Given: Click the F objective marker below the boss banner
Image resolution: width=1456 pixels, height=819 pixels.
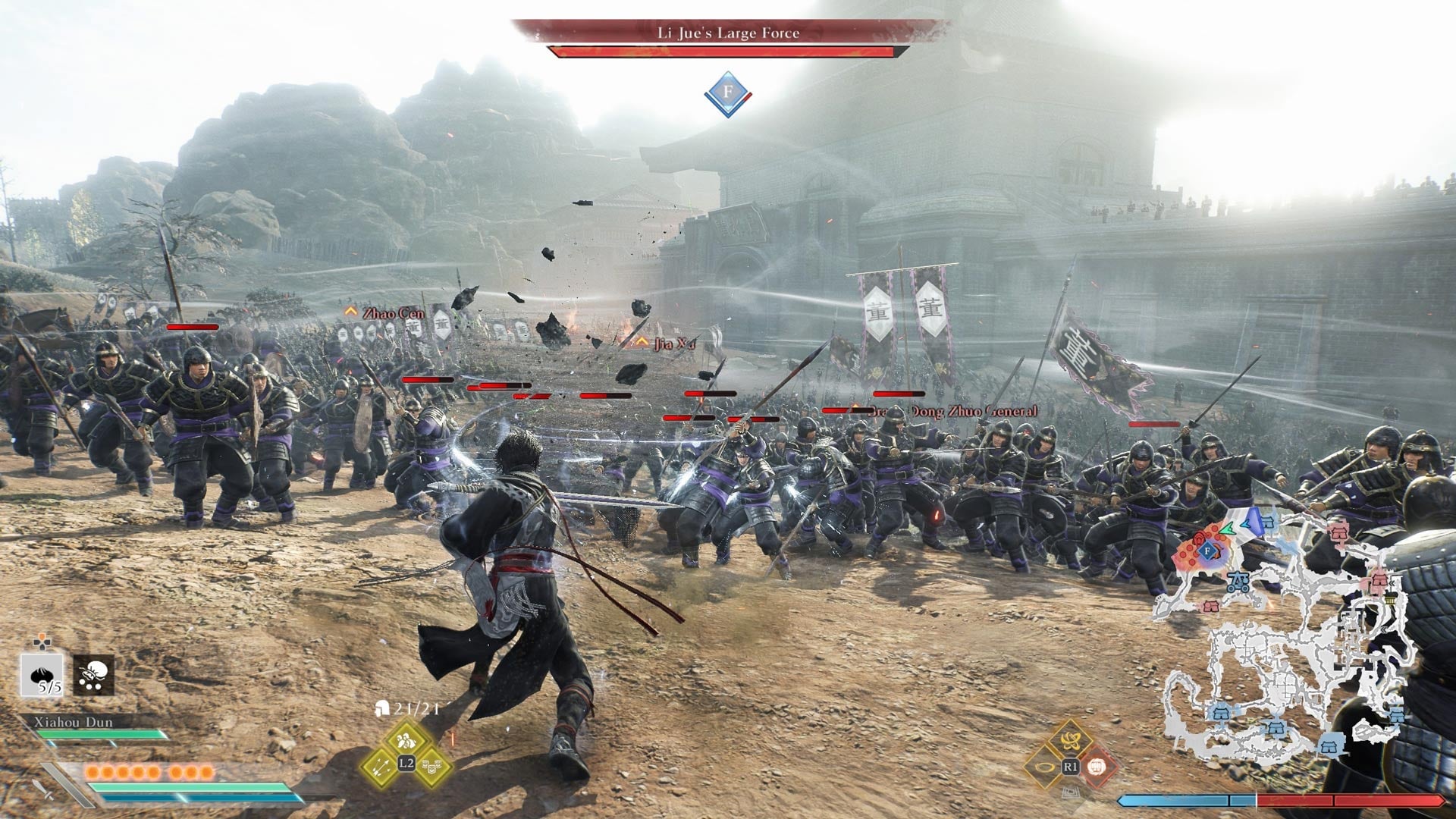Looking at the screenshot, I should [726, 91].
